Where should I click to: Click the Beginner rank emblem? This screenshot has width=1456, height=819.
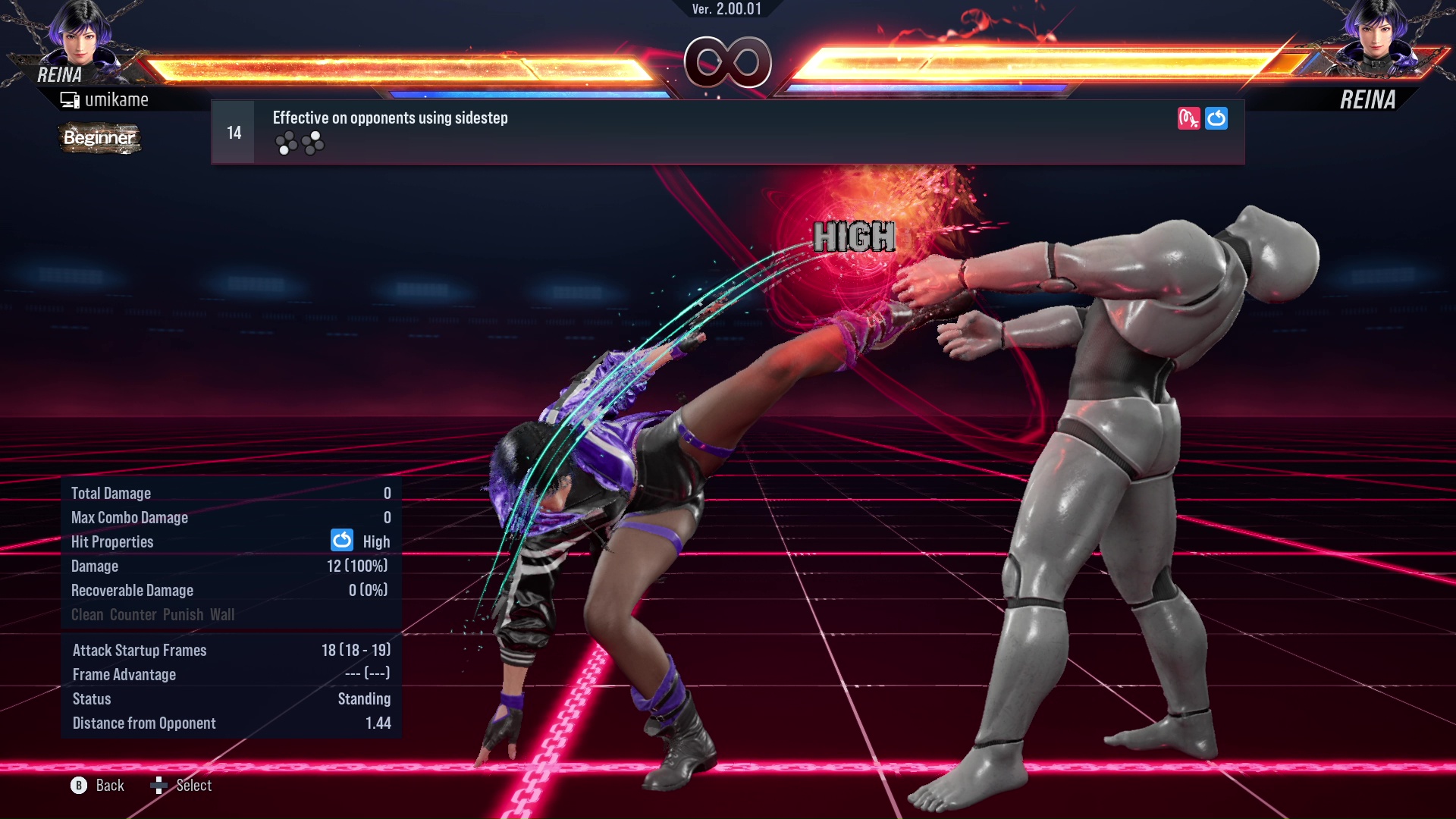click(99, 139)
